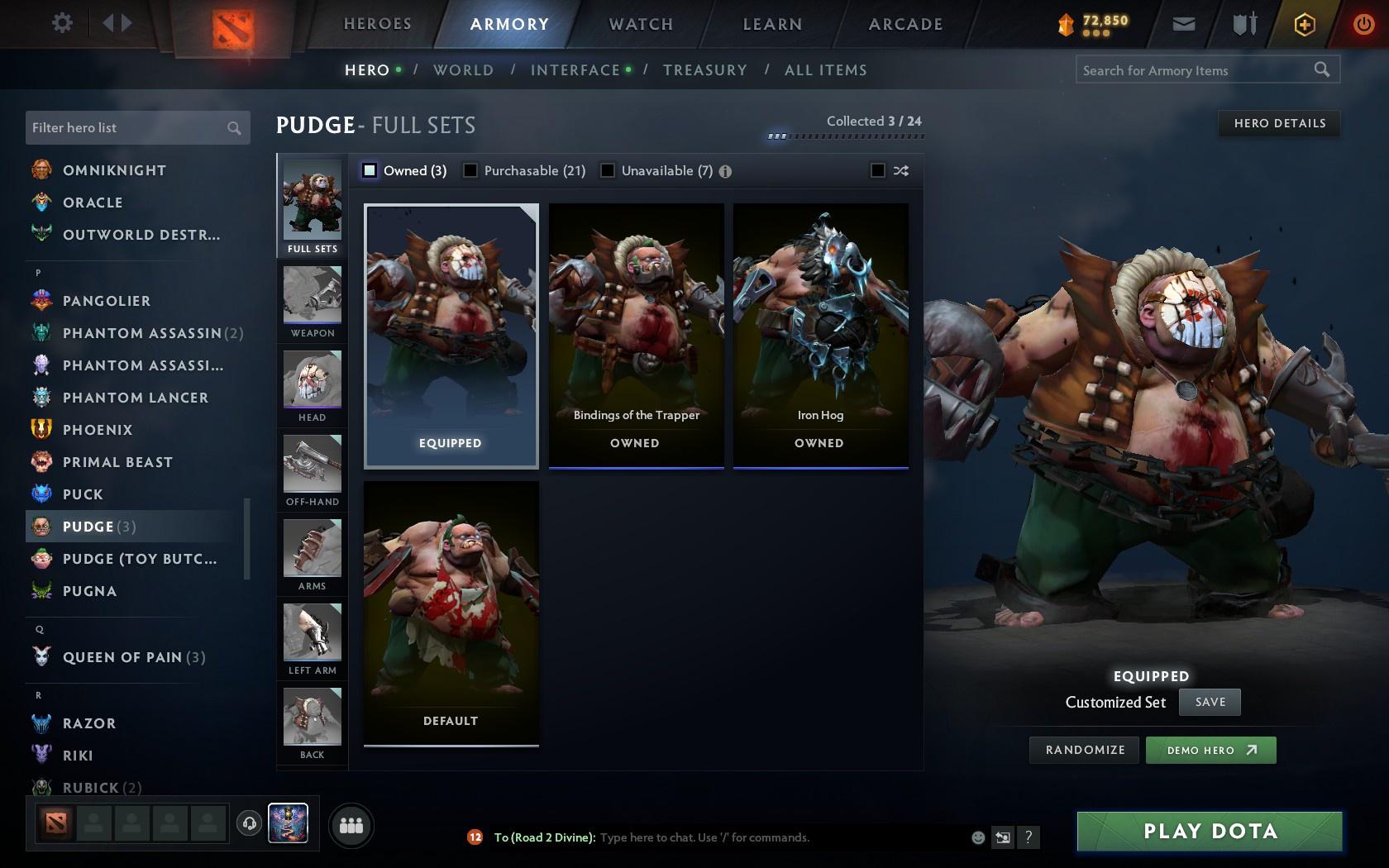This screenshot has width=1389, height=868.
Task: Open the Dota 2 settings gear
Action: [x=60, y=23]
